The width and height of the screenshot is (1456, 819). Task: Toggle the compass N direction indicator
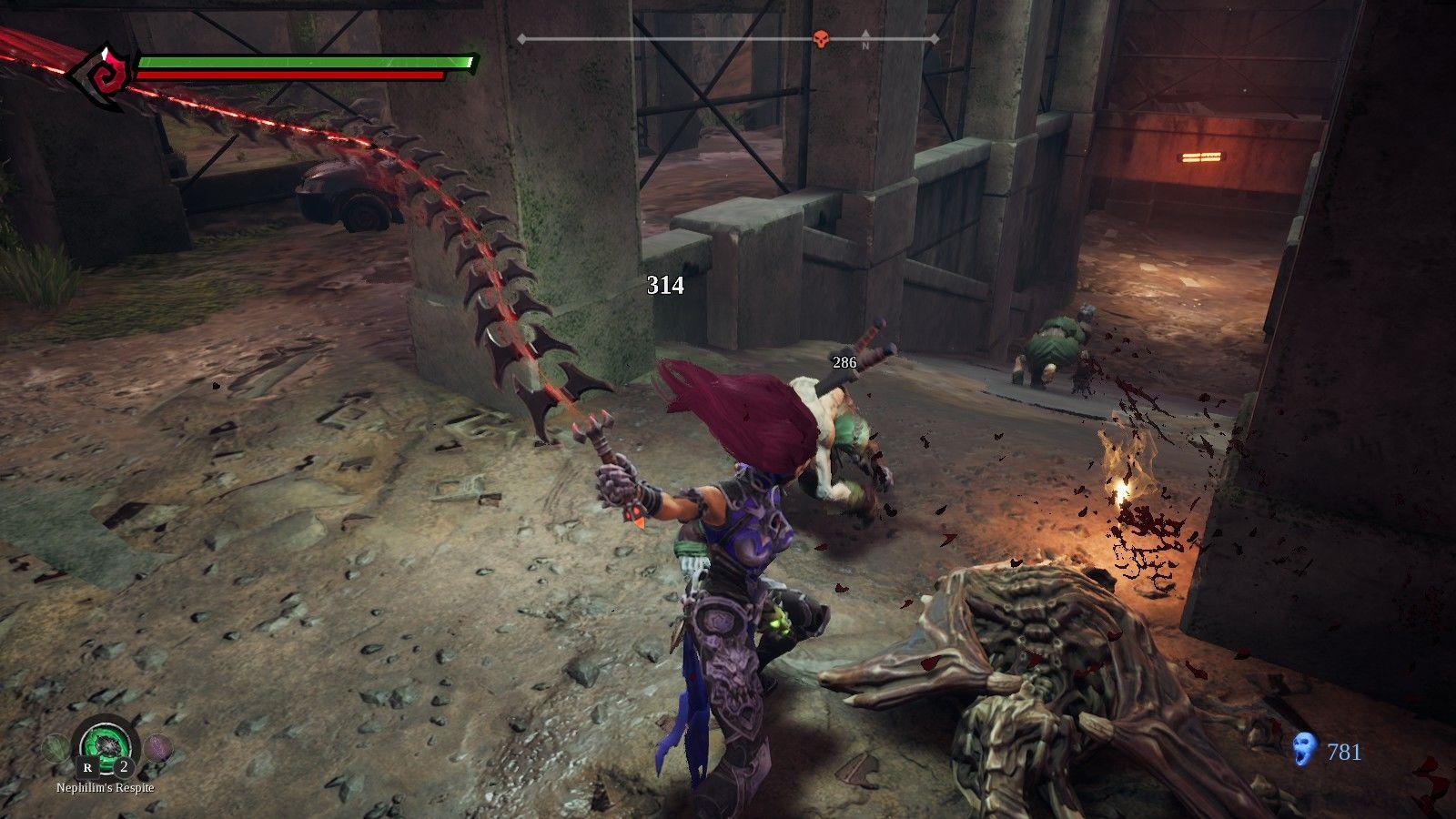(865, 39)
